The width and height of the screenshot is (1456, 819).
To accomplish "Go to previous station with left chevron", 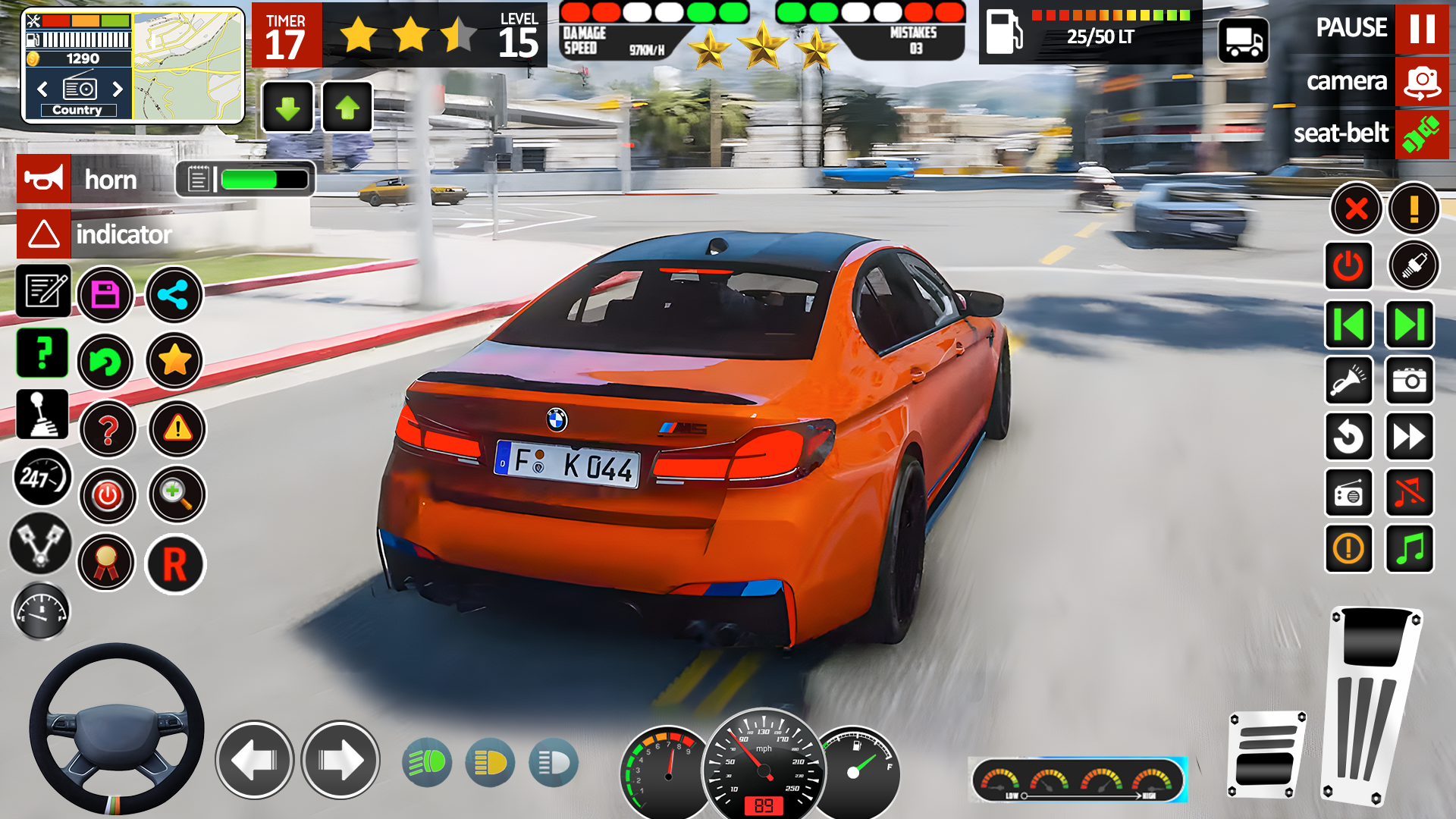I will click(x=43, y=89).
